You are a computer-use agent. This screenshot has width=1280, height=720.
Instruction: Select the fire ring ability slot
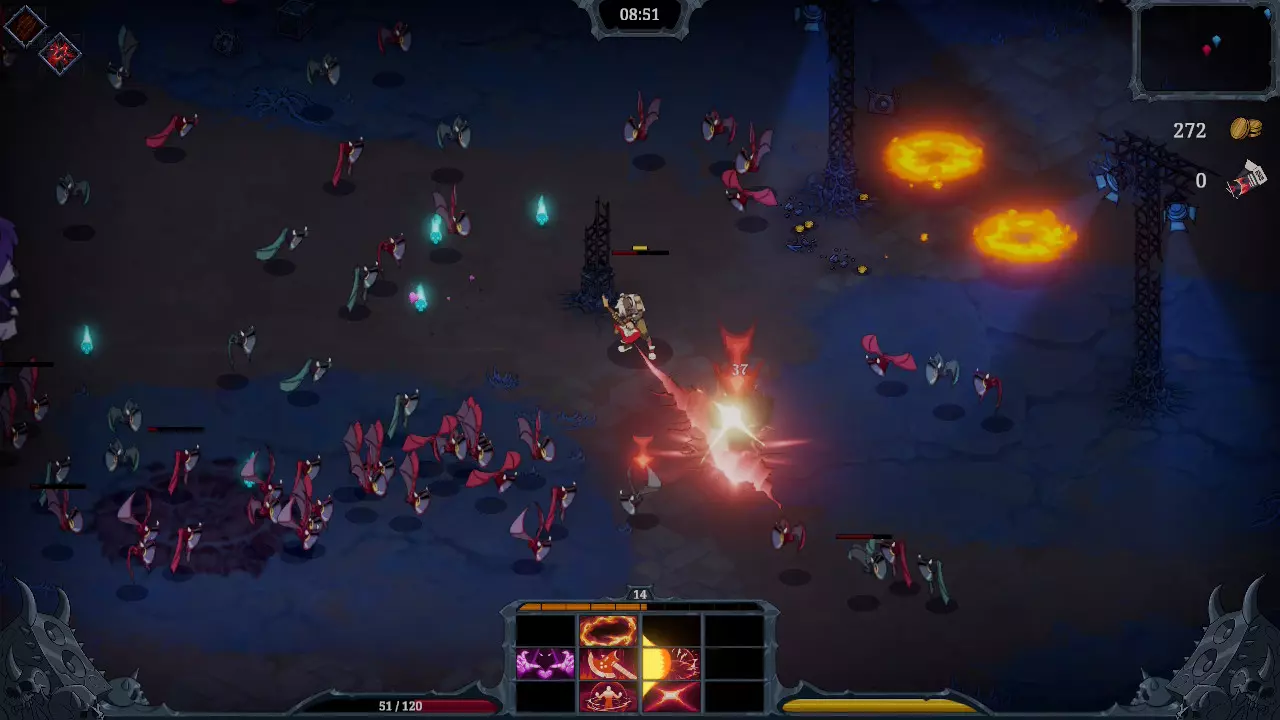click(x=608, y=631)
